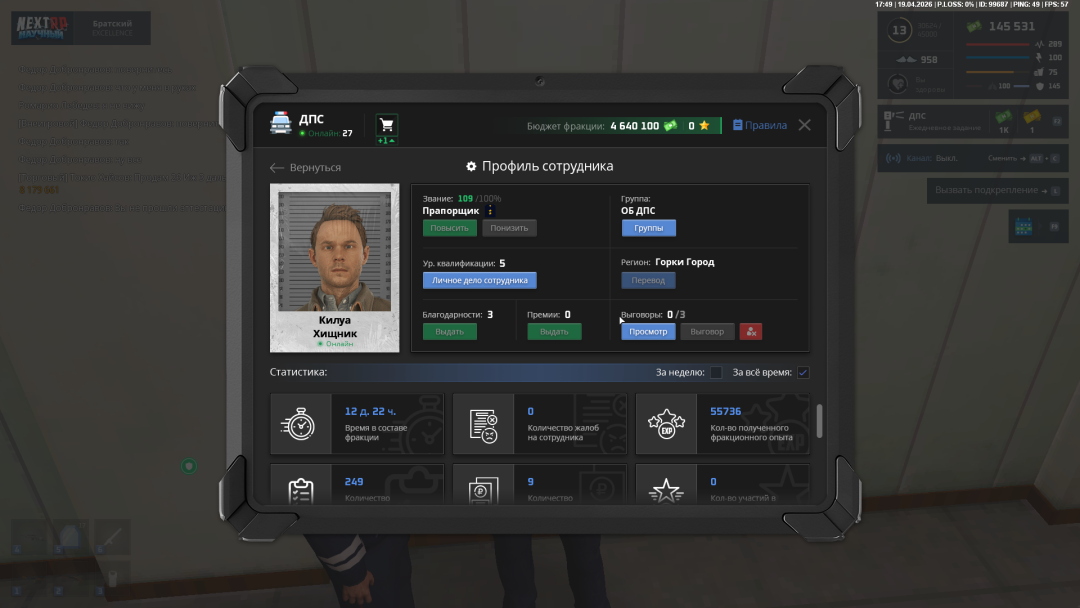The image size is (1080, 608).
Task: Close the faction tablet window
Action: pyautogui.click(x=804, y=125)
